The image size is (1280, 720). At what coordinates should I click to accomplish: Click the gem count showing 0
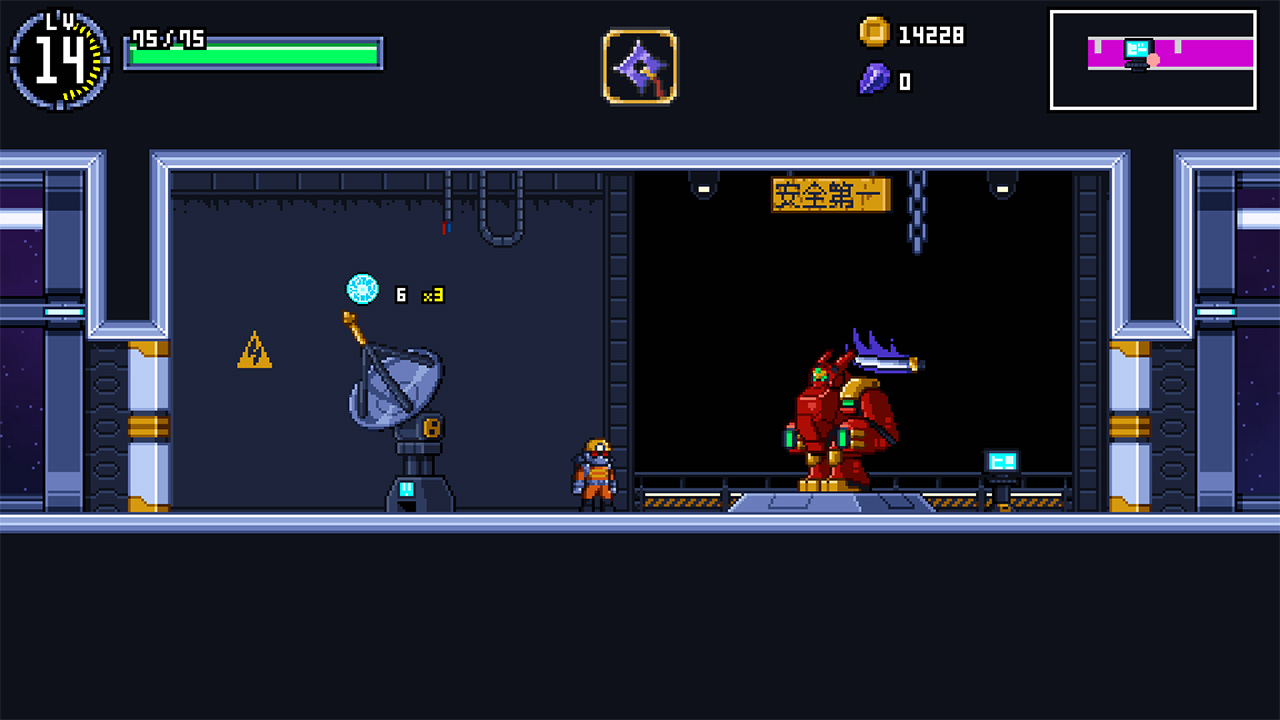pos(904,83)
